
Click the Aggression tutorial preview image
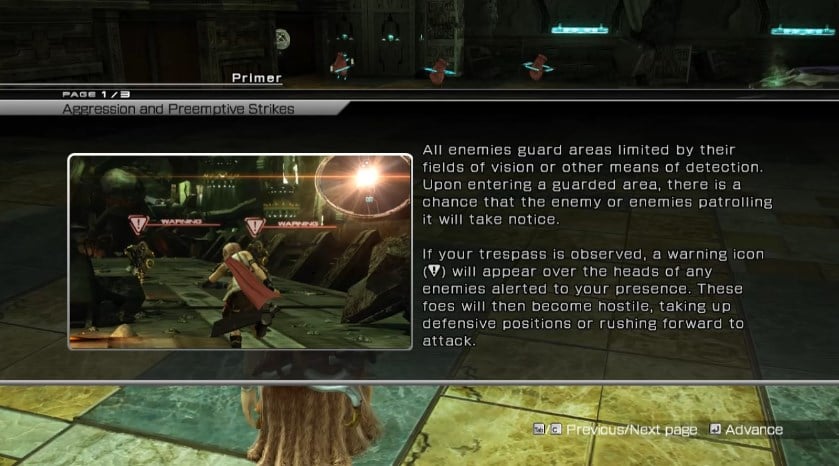tap(240, 251)
